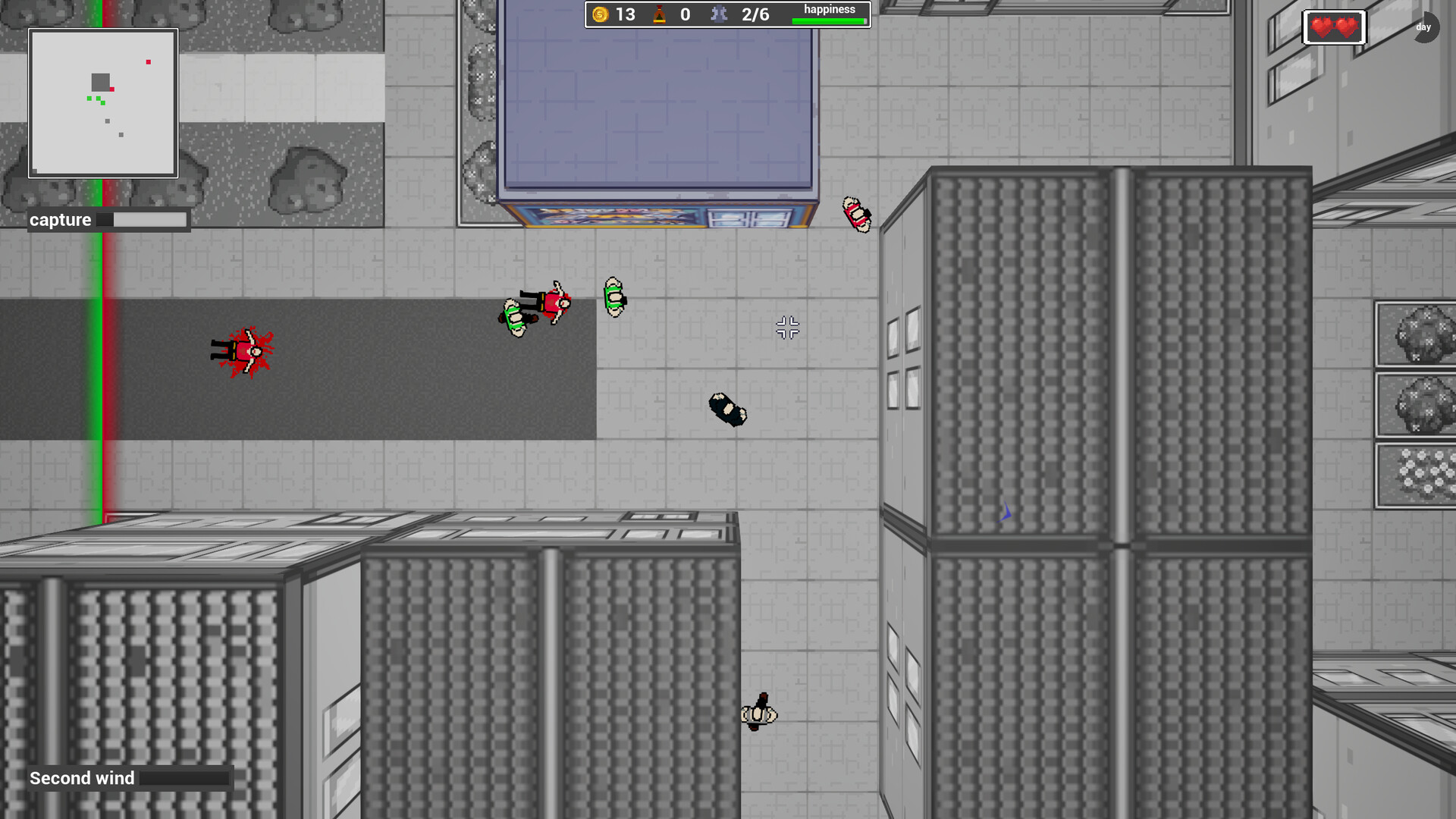Select the twin hearts health display
Screen dimensions: 1456x819
point(1334,27)
